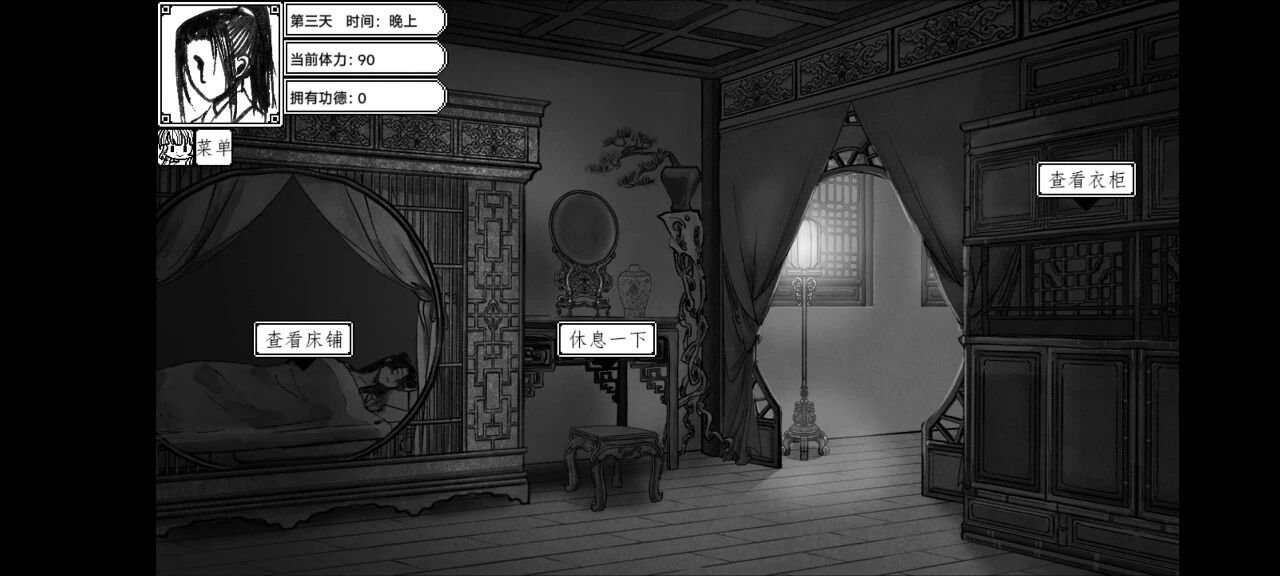The width and height of the screenshot is (1280, 576).
Task: Inspect the wardrobe via 查看衣柜
Action: pyautogui.click(x=1086, y=180)
